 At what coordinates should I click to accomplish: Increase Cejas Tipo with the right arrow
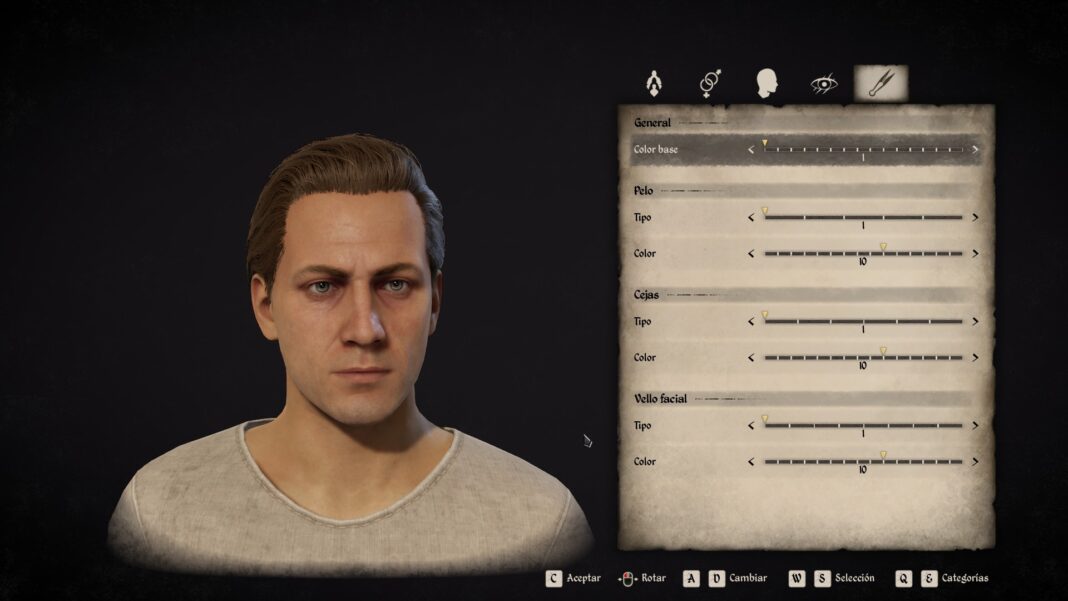(x=975, y=321)
